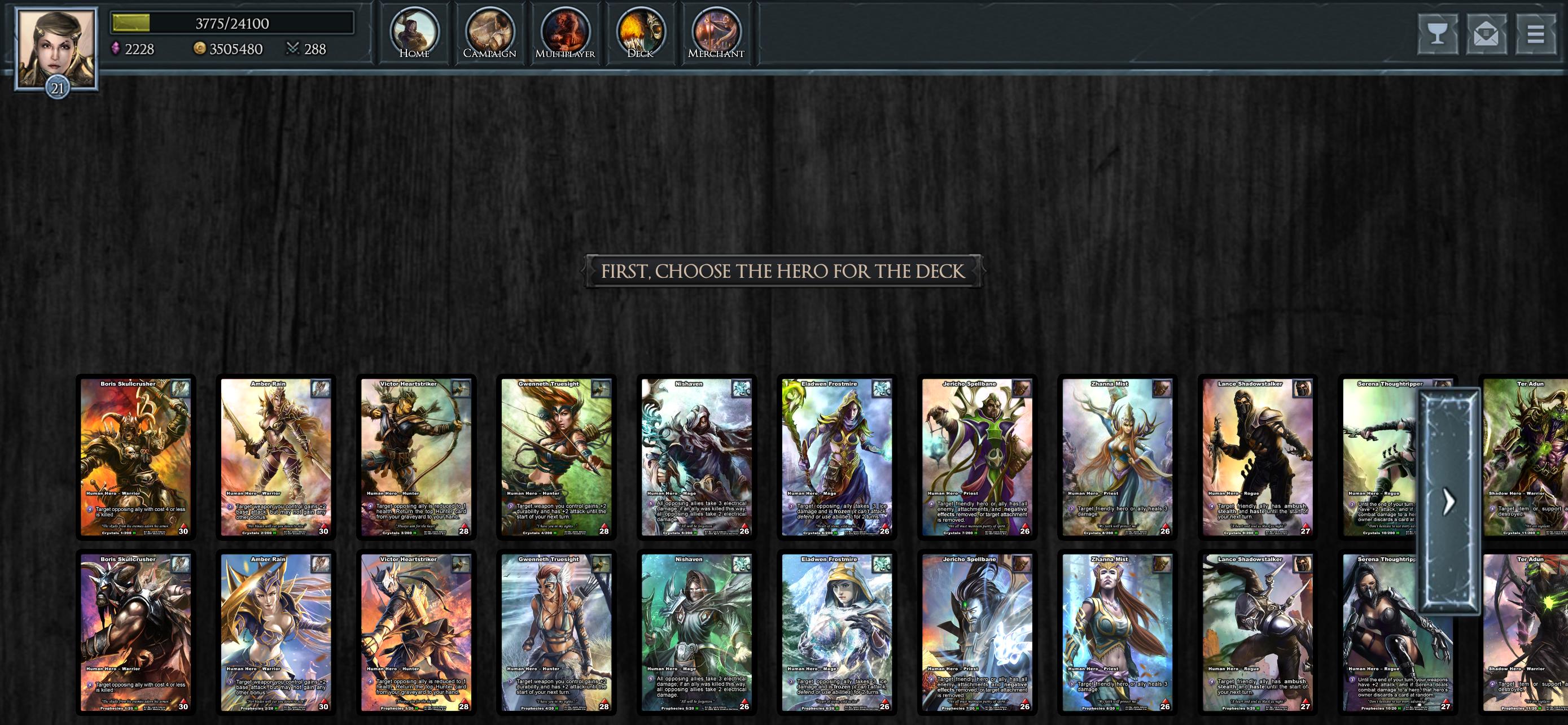The height and width of the screenshot is (725, 1568).
Task: Open the Home screen
Action: (x=414, y=33)
